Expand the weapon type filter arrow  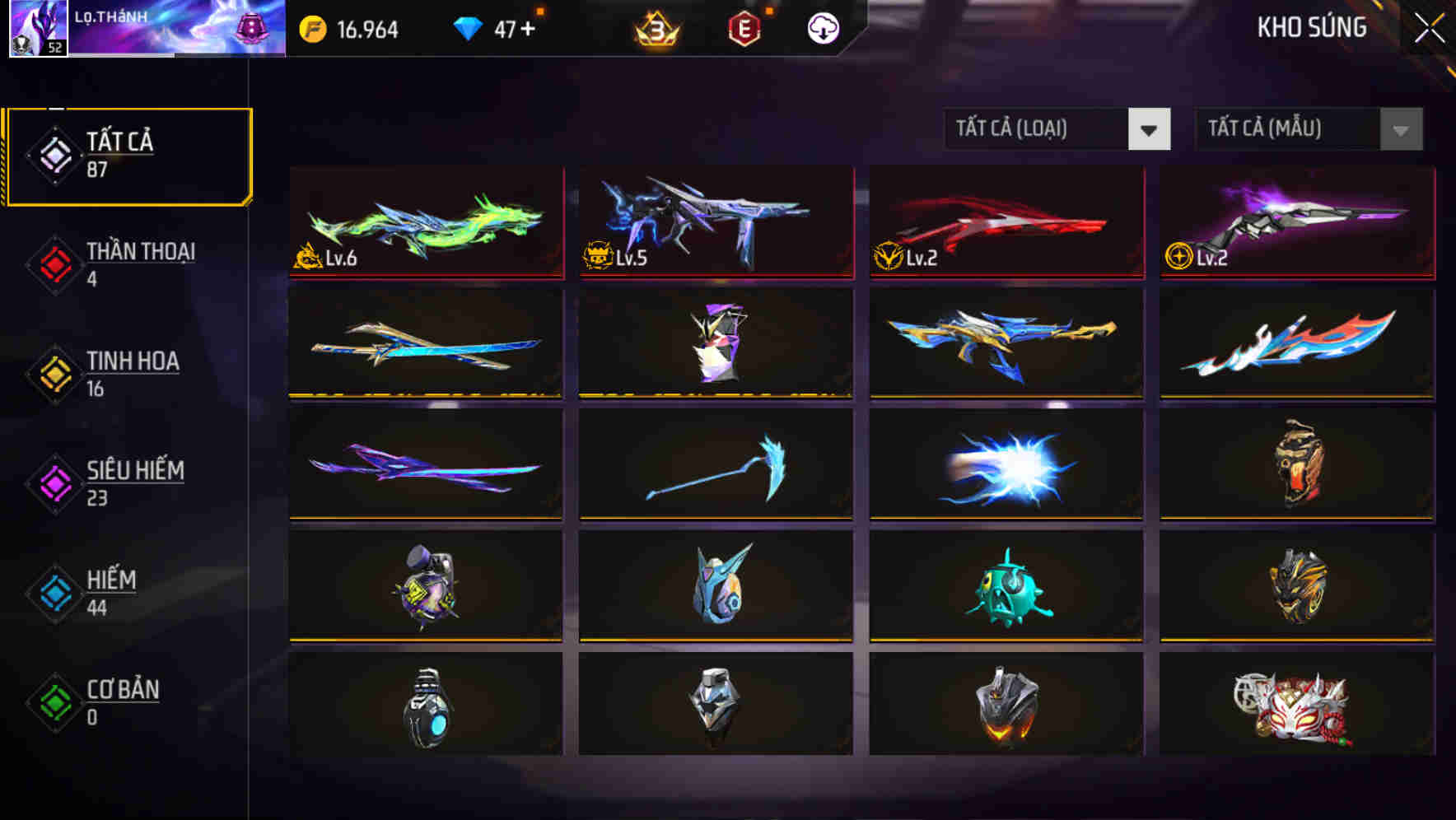[x=1150, y=129]
